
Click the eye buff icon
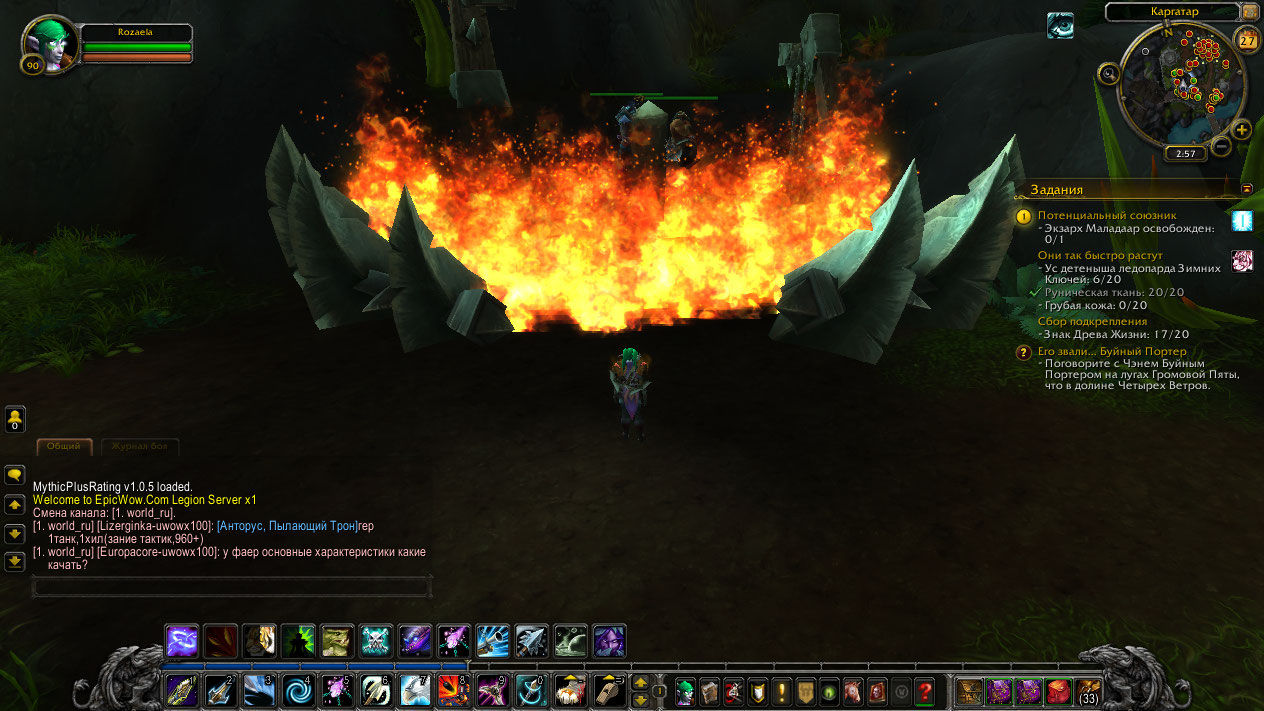[x=1060, y=26]
